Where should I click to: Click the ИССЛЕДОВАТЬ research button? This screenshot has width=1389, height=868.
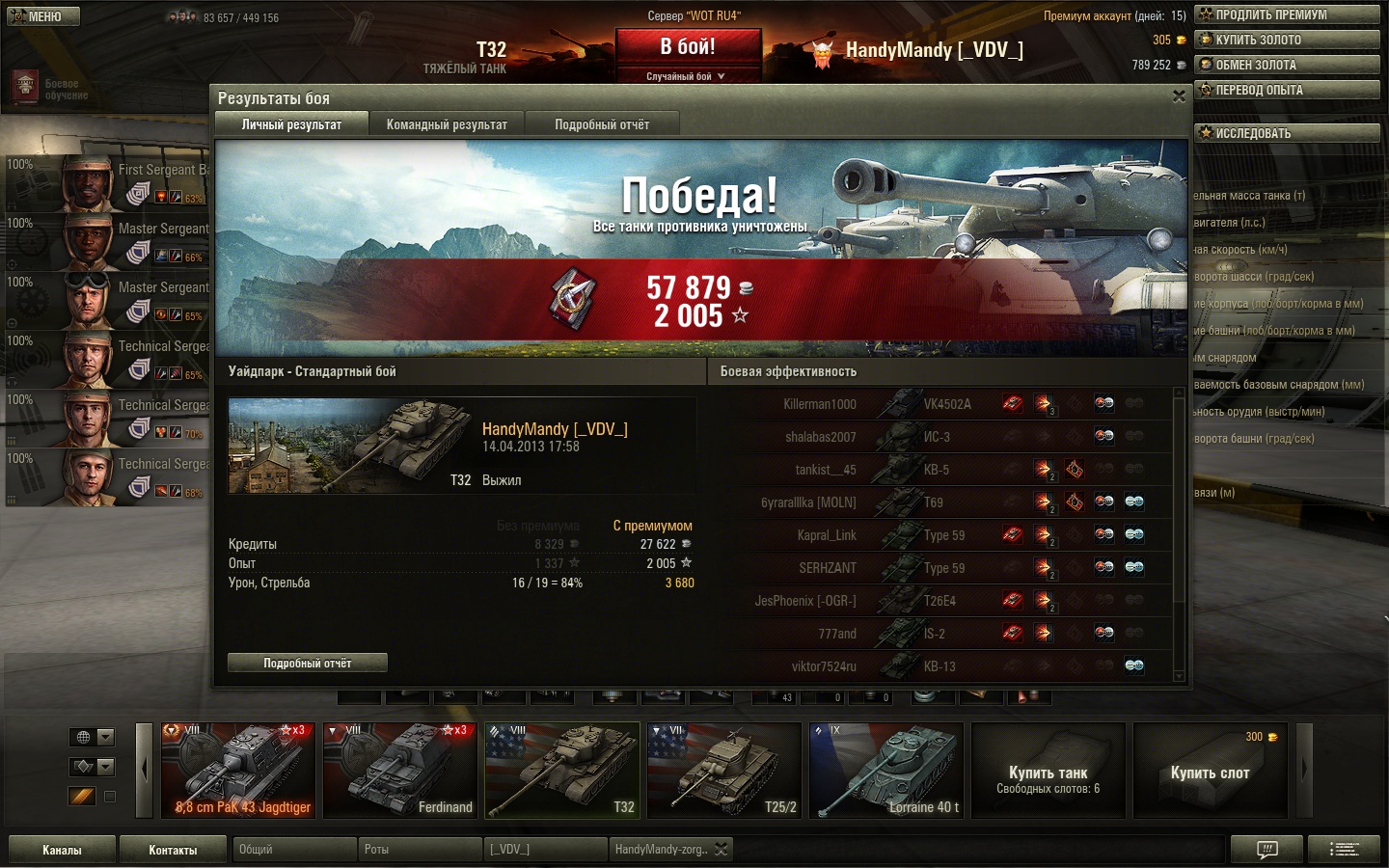pyautogui.click(x=1287, y=133)
